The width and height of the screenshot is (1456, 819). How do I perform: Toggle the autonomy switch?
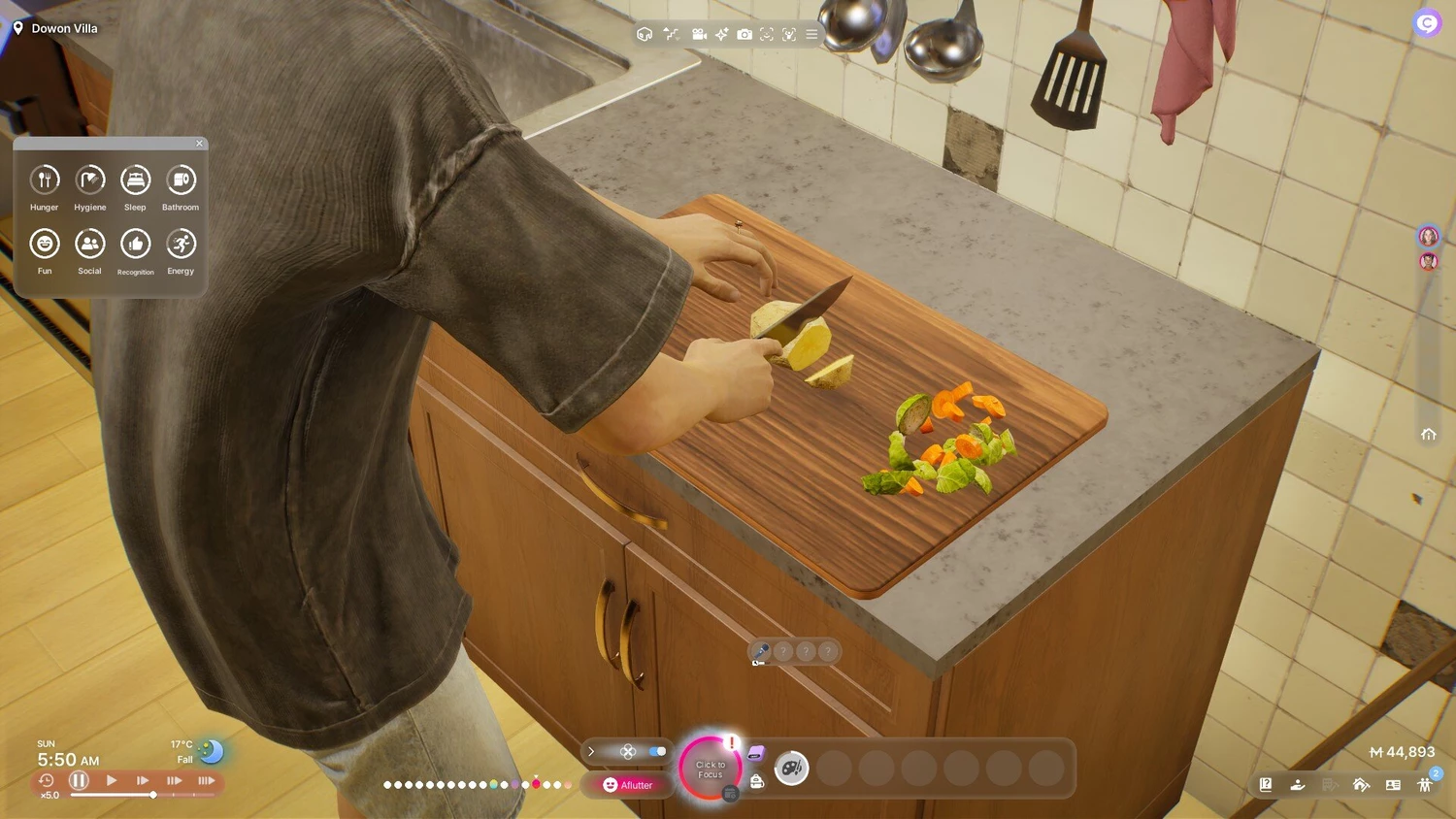[x=657, y=751]
